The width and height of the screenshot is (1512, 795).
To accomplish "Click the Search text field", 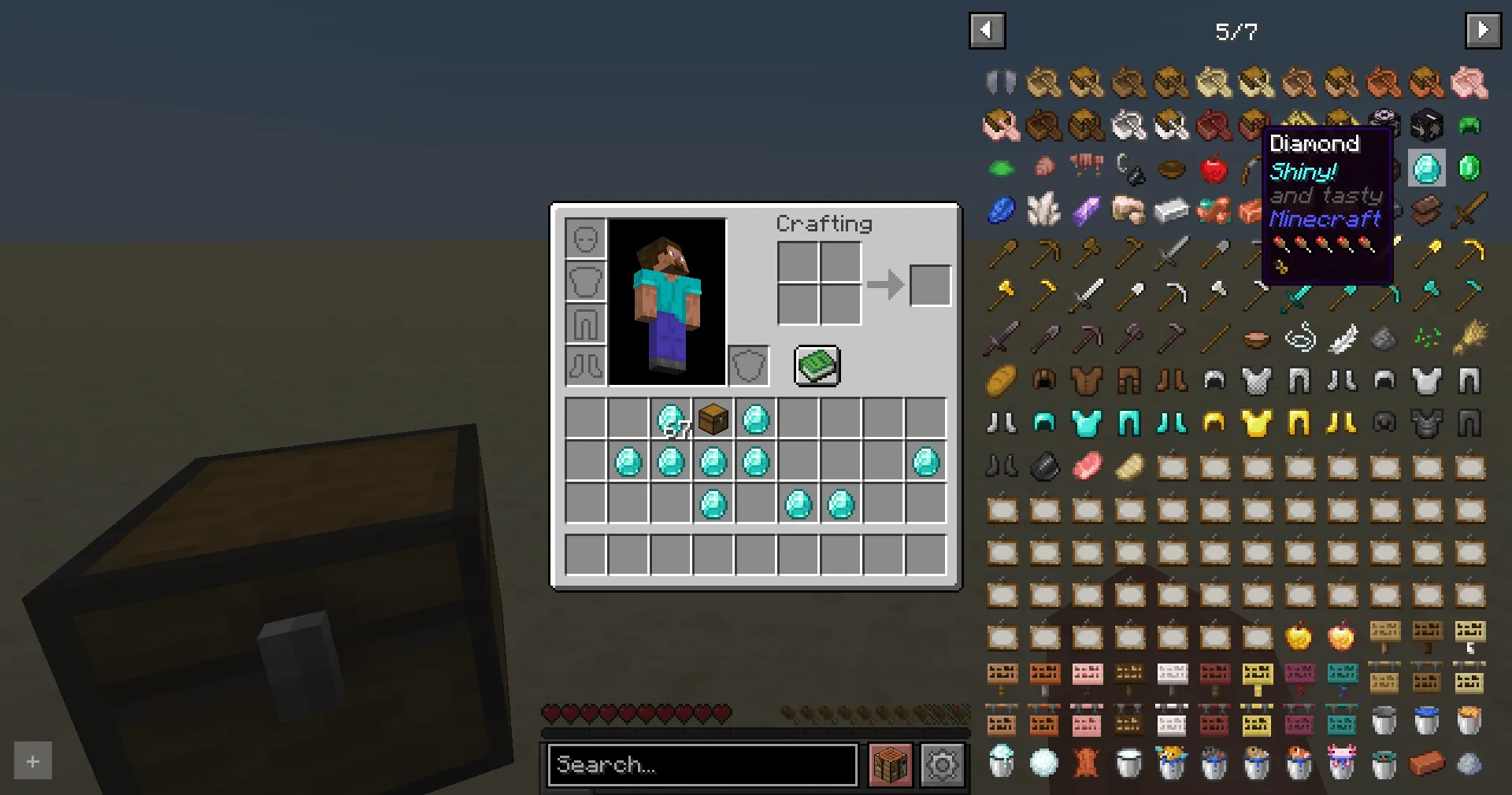I will click(x=701, y=764).
